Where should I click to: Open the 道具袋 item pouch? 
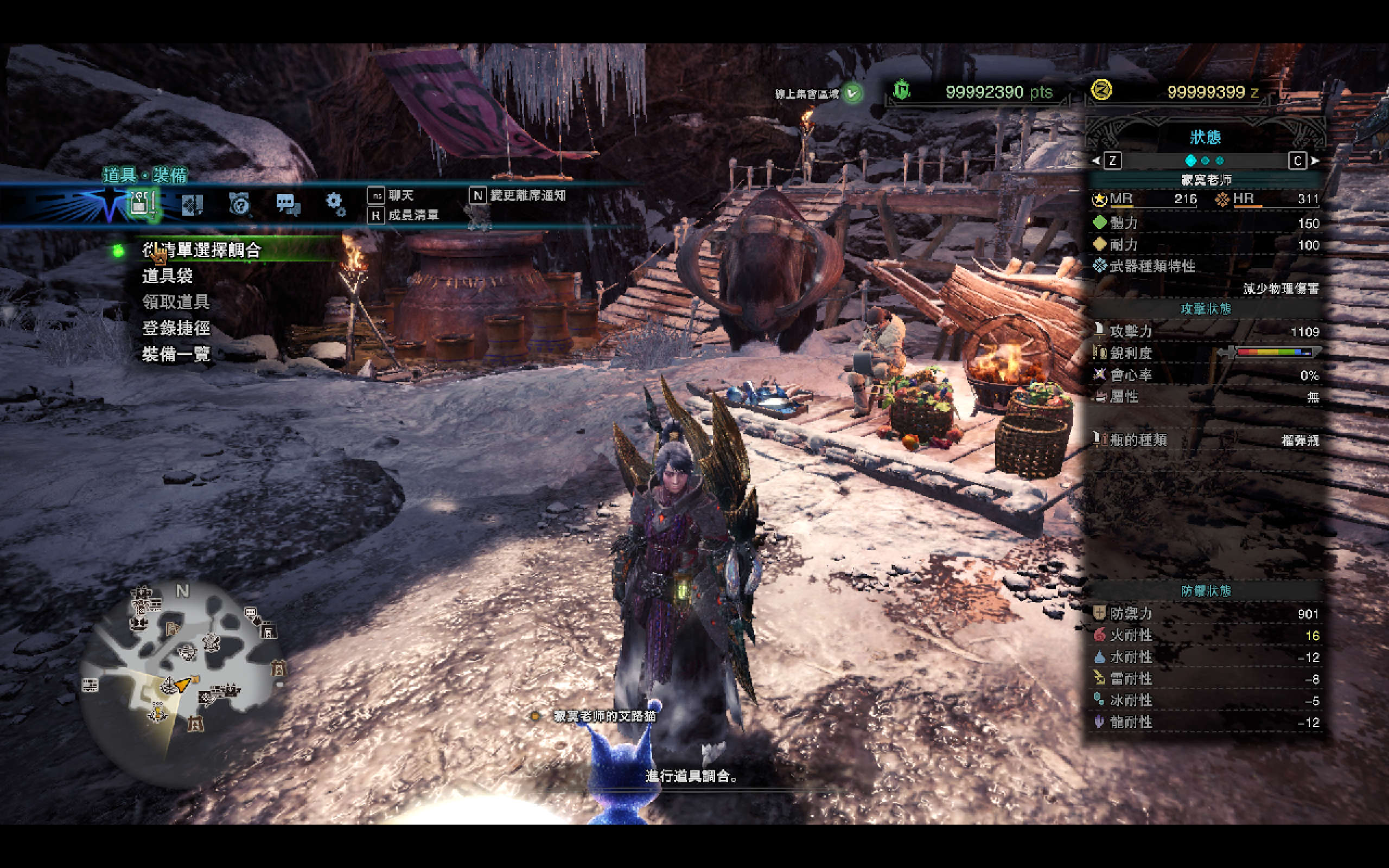(x=168, y=276)
